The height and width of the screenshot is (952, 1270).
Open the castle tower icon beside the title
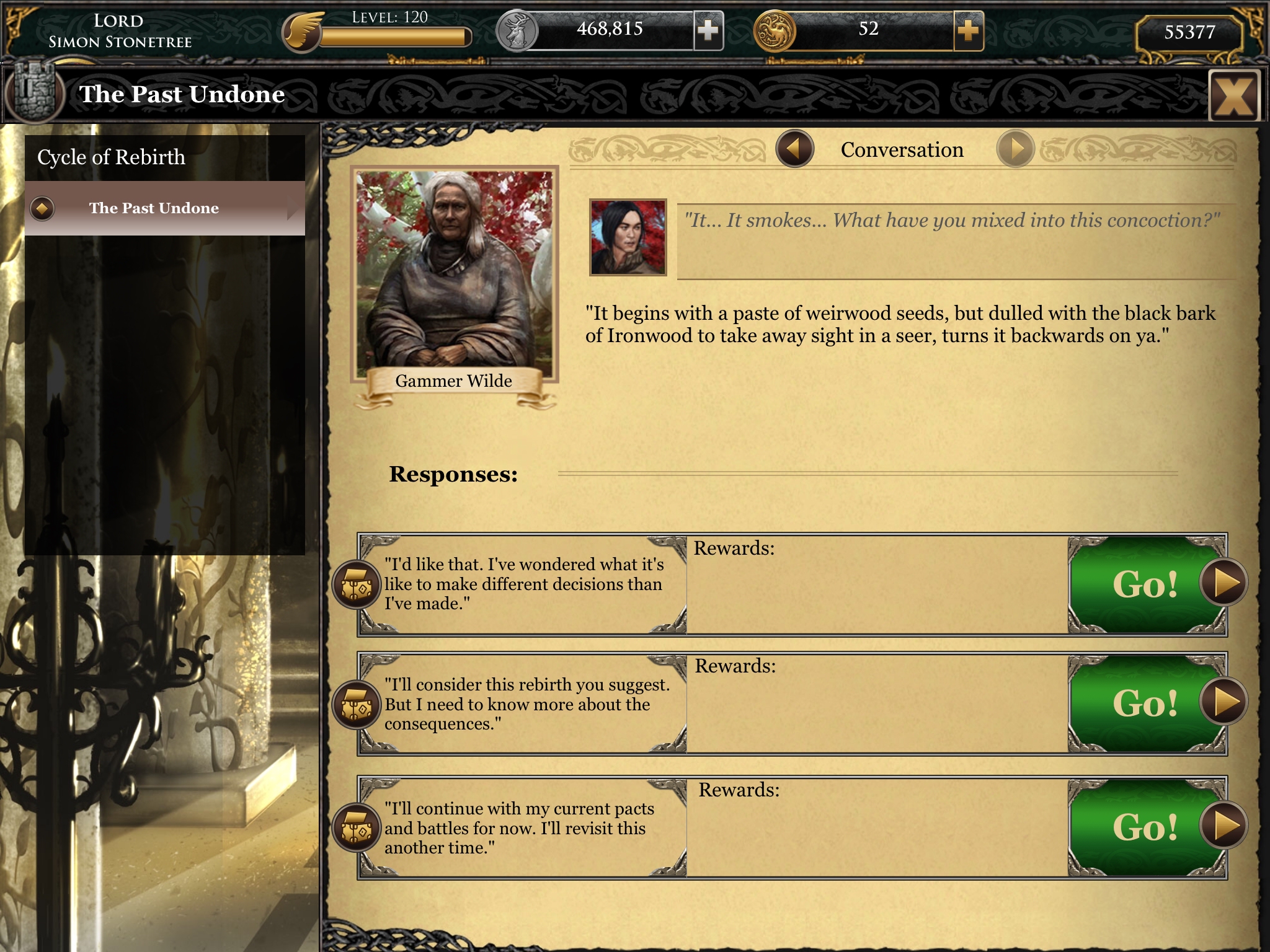pos(34,94)
